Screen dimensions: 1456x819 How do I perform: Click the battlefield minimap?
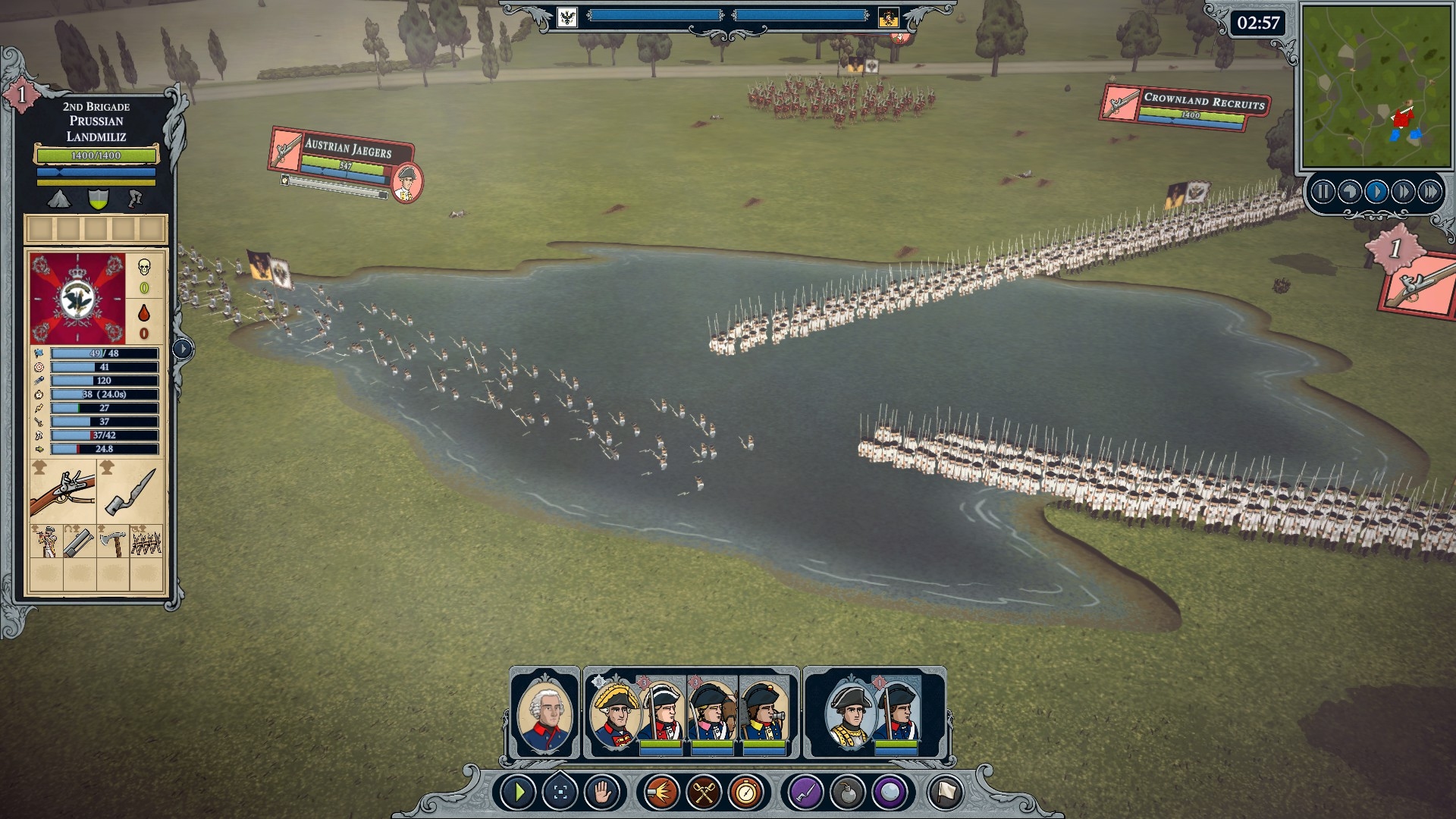1376,86
